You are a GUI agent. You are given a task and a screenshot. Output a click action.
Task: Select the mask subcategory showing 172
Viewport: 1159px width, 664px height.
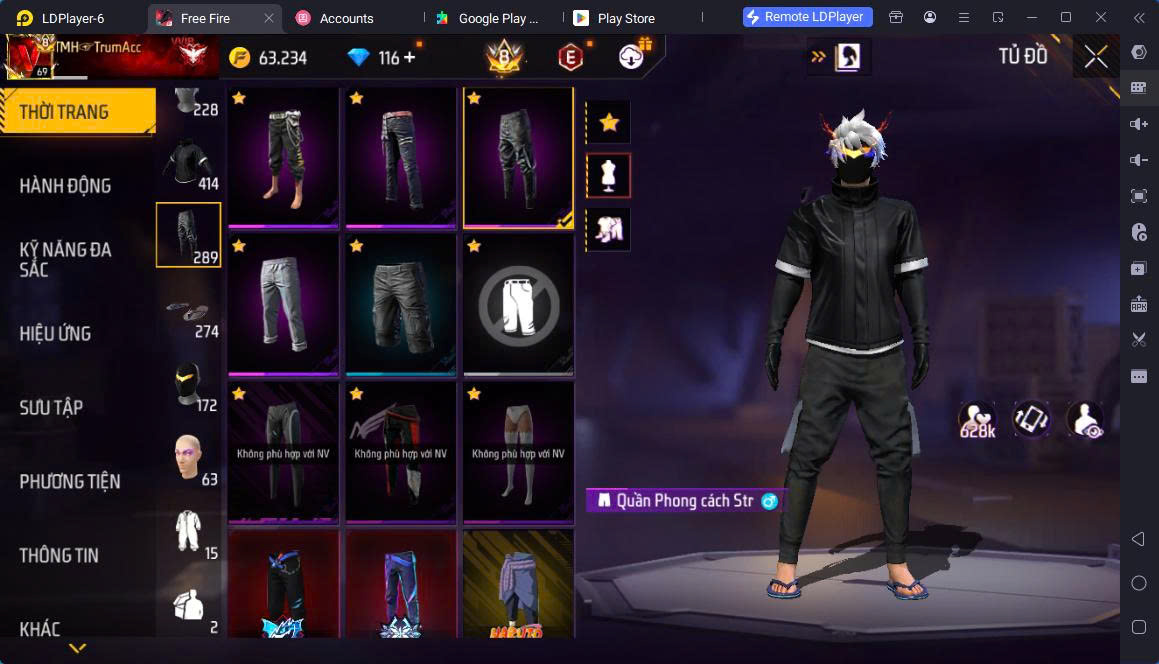(189, 385)
